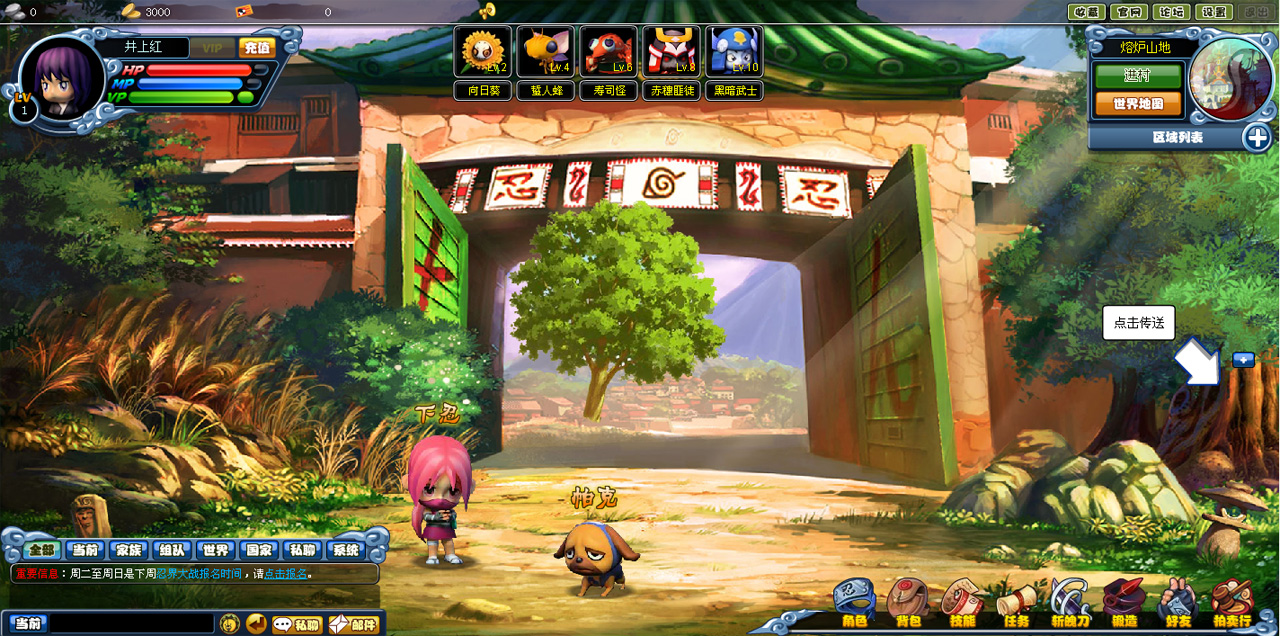
Task: Open the 邮件 mail button
Action: [x=354, y=624]
